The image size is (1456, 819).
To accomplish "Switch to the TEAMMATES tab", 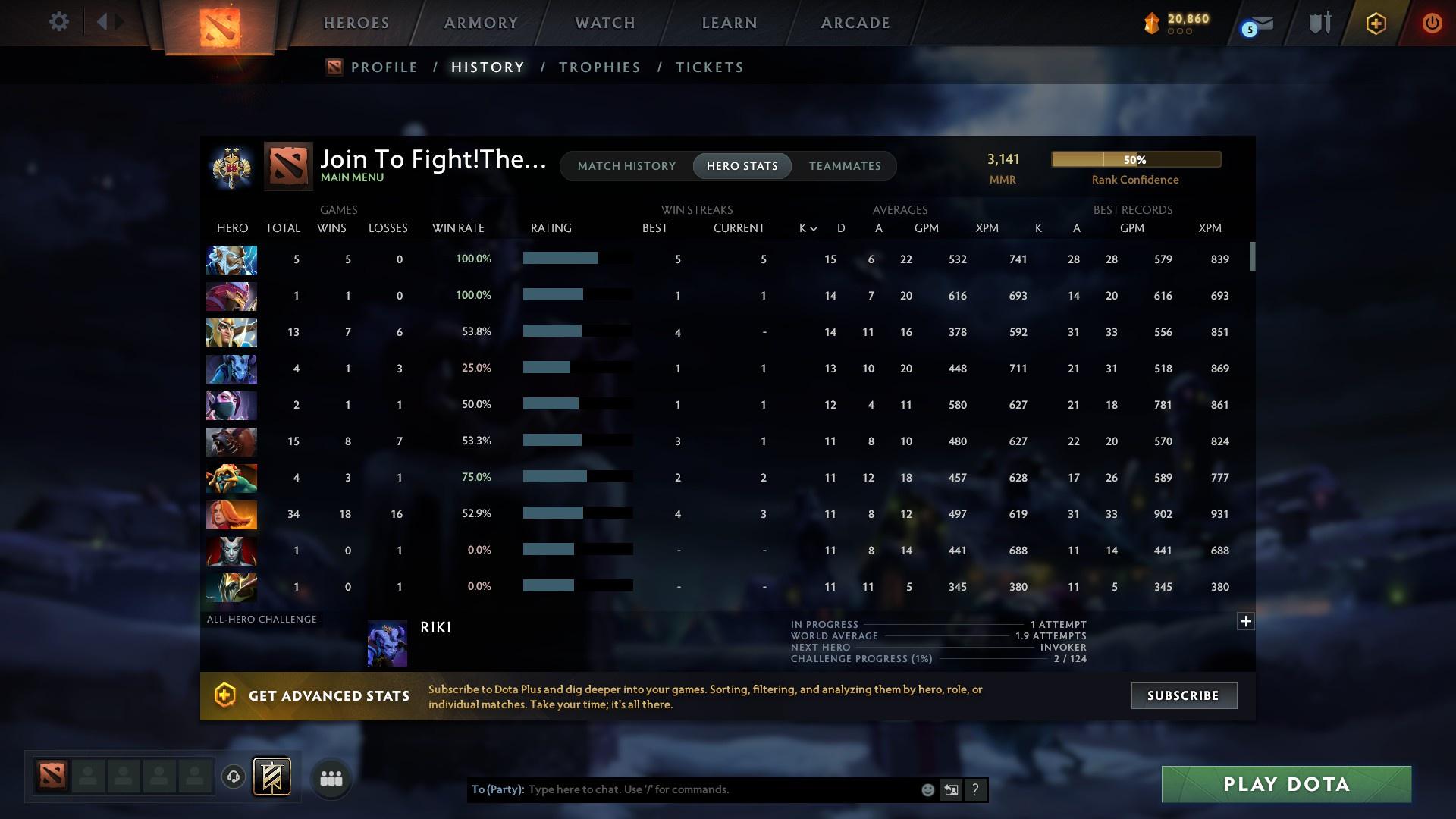I will pos(845,165).
